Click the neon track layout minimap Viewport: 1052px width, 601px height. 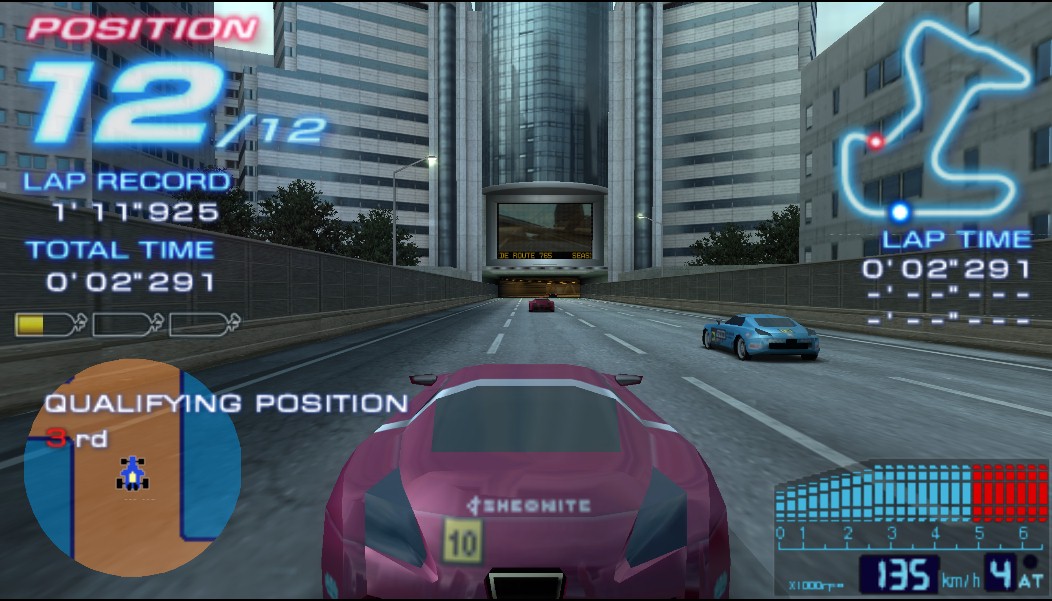pos(936,120)
